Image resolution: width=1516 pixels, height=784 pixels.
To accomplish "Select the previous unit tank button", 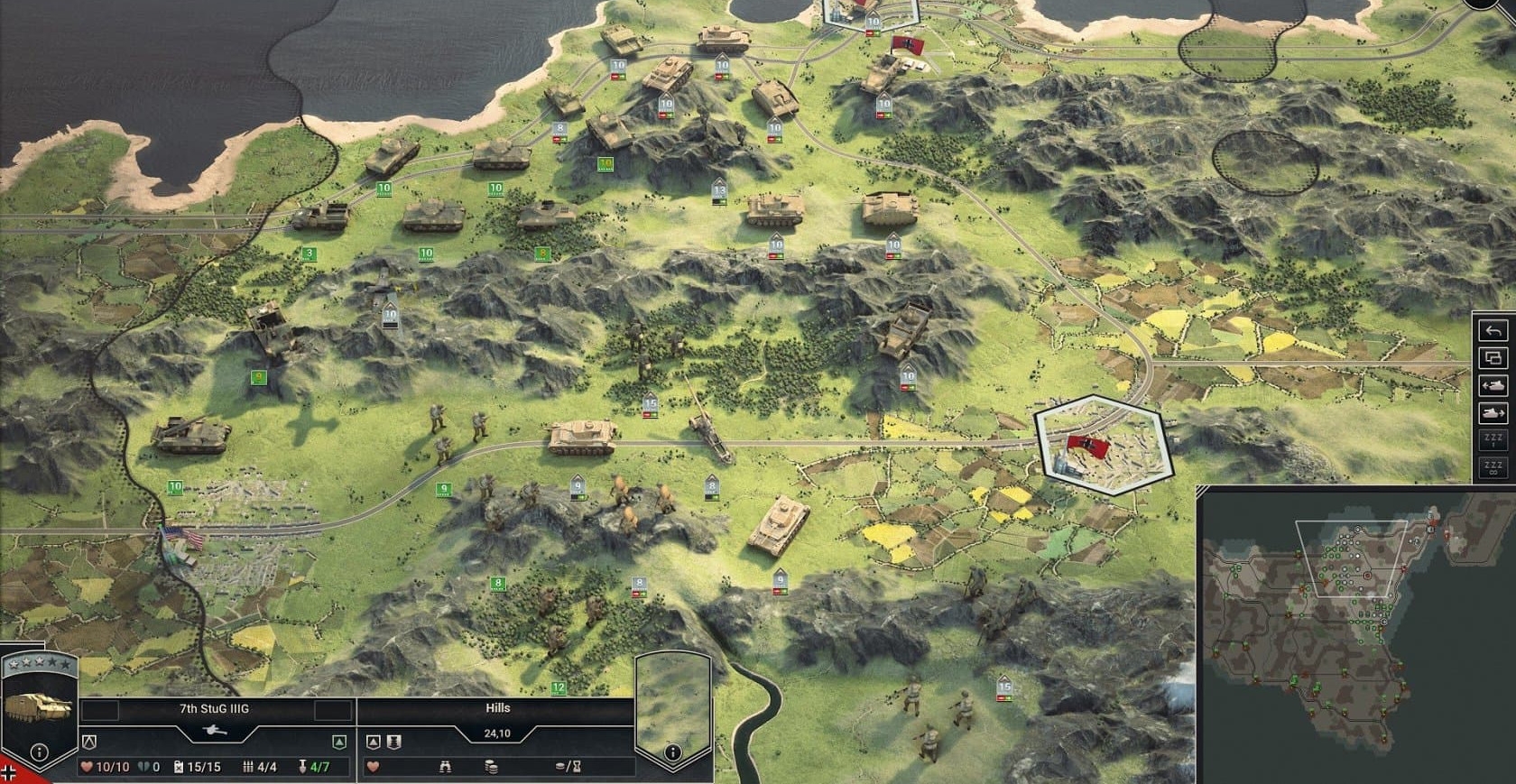I will [1493, 385].
